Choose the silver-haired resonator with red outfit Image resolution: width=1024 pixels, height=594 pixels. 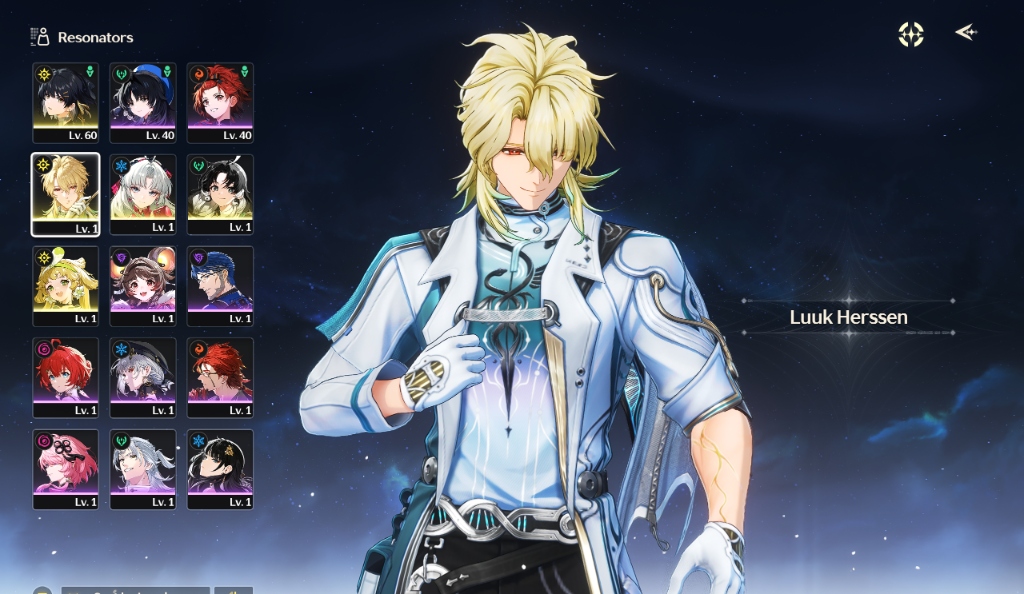click(143, 194)
